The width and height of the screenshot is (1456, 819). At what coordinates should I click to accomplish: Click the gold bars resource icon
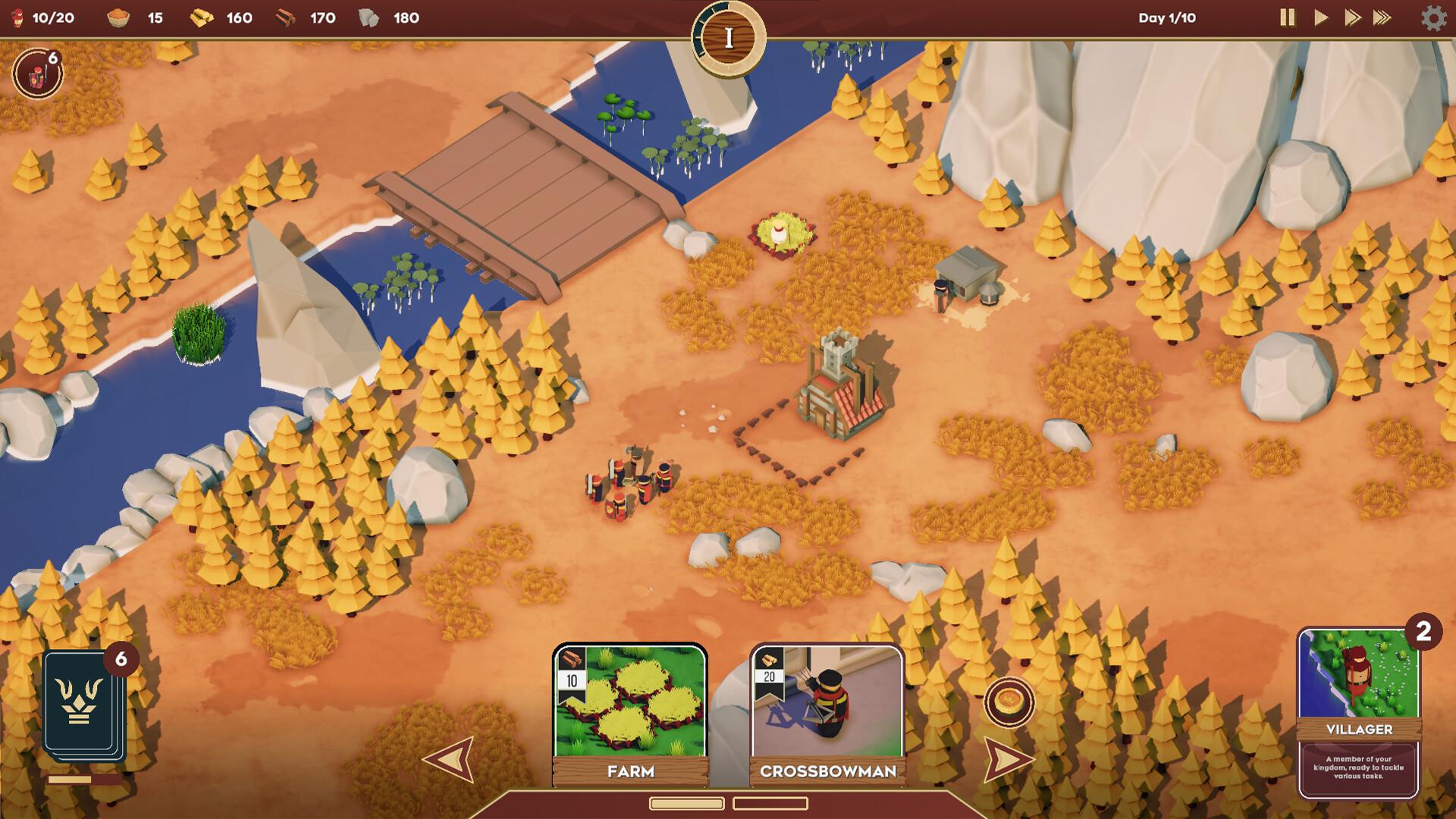tap(203, 18)
